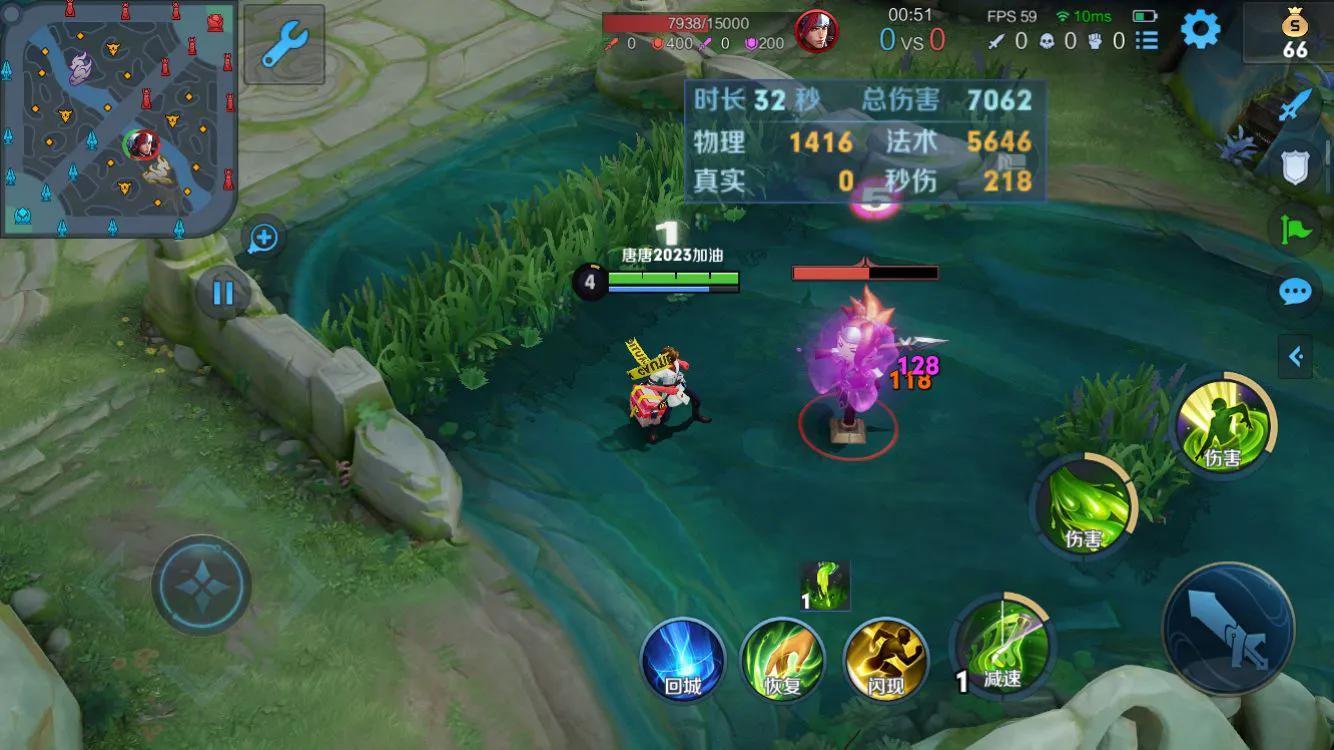The height and width of the screenshot is (750, 1334).
Task: Open the wrench tools menu
Action: (284, 45)
